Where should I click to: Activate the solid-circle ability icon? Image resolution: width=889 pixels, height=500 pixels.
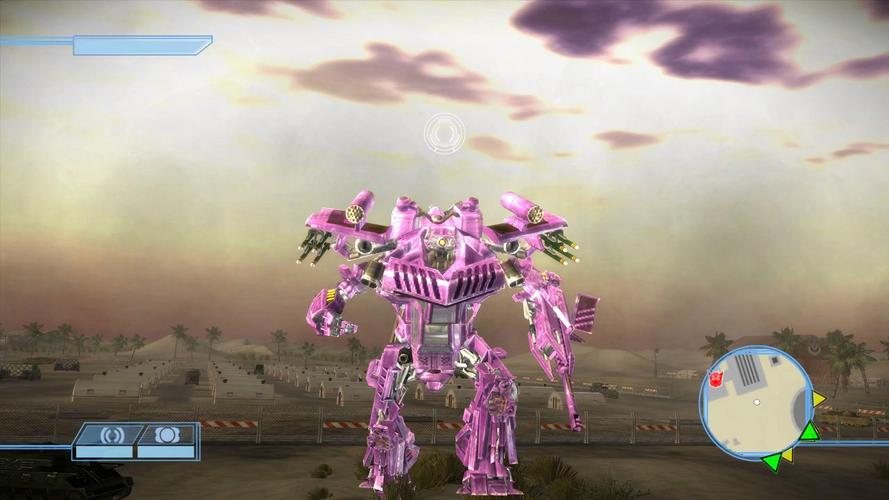click(x=165, y=436)
